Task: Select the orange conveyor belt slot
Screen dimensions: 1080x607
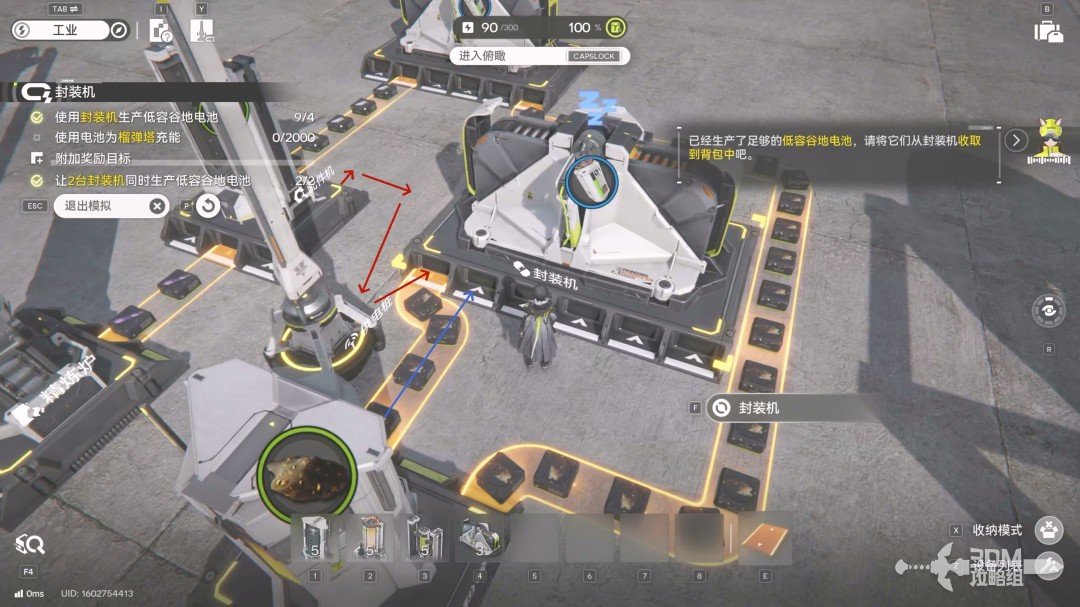Action: (765, 539)
